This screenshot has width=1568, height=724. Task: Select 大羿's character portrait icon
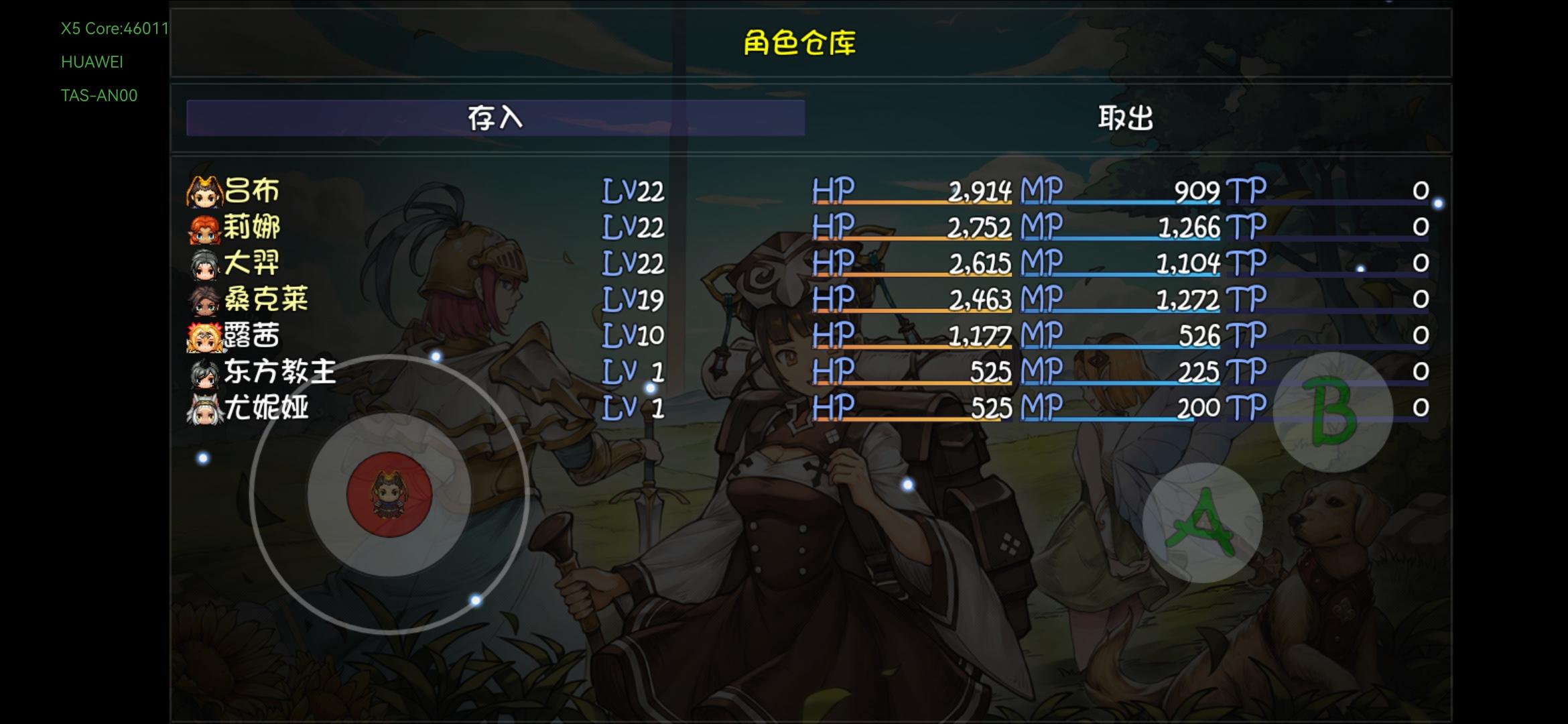click(204, 264)
